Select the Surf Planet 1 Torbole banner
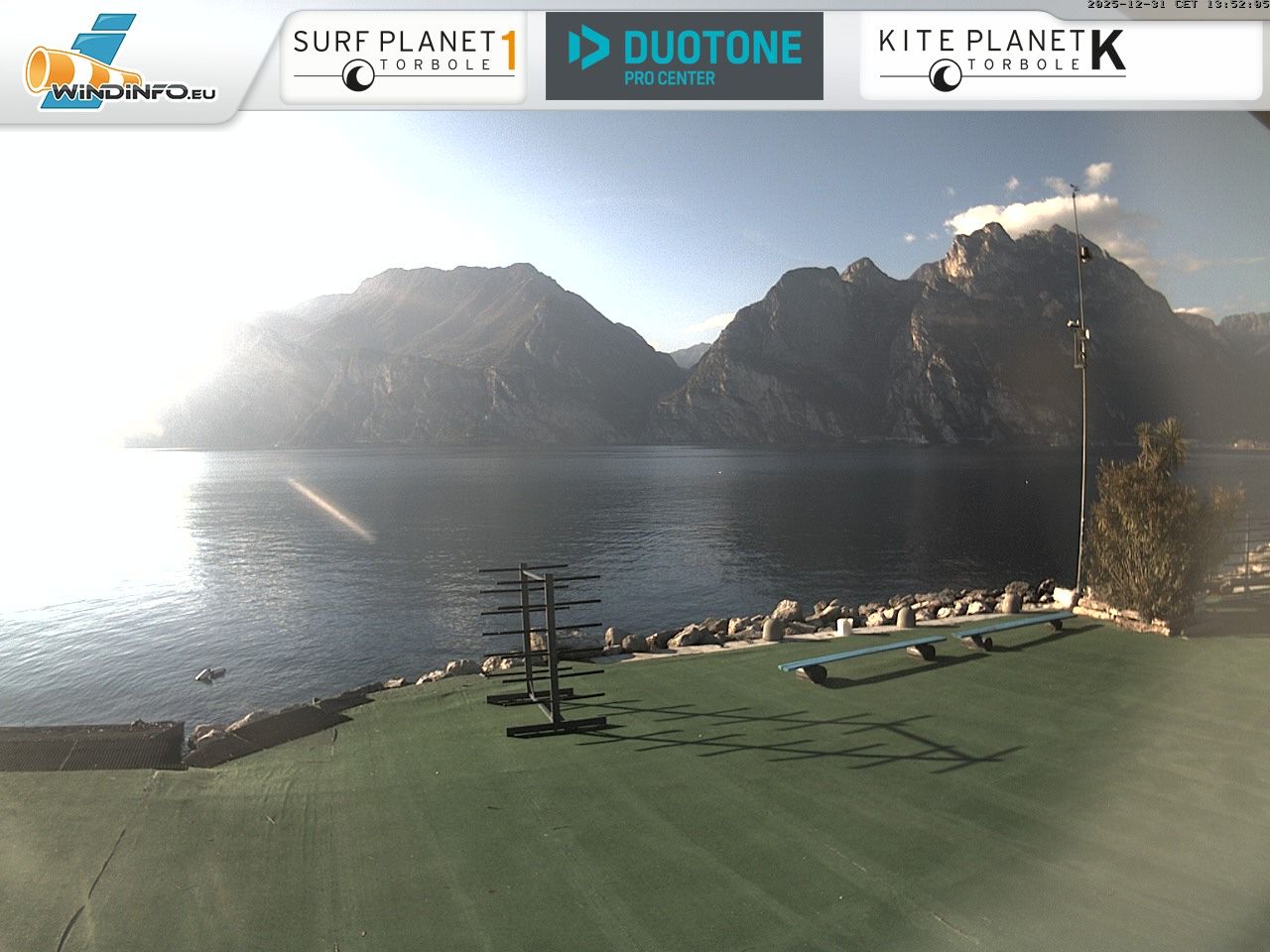This screenshot has height=952, width=1270. point(404,57)
